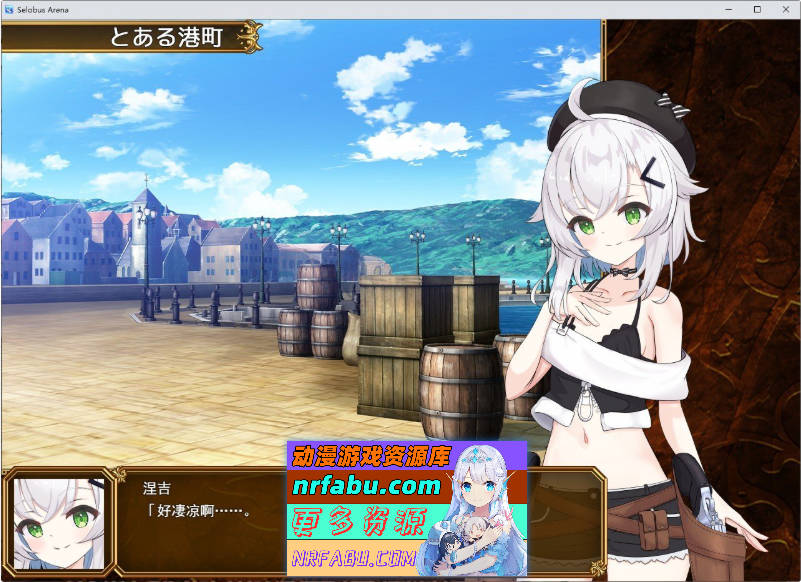The height and width of the screenshot is (582, 801).
Task: Minimize the game window
Action: tap(729, 9)
